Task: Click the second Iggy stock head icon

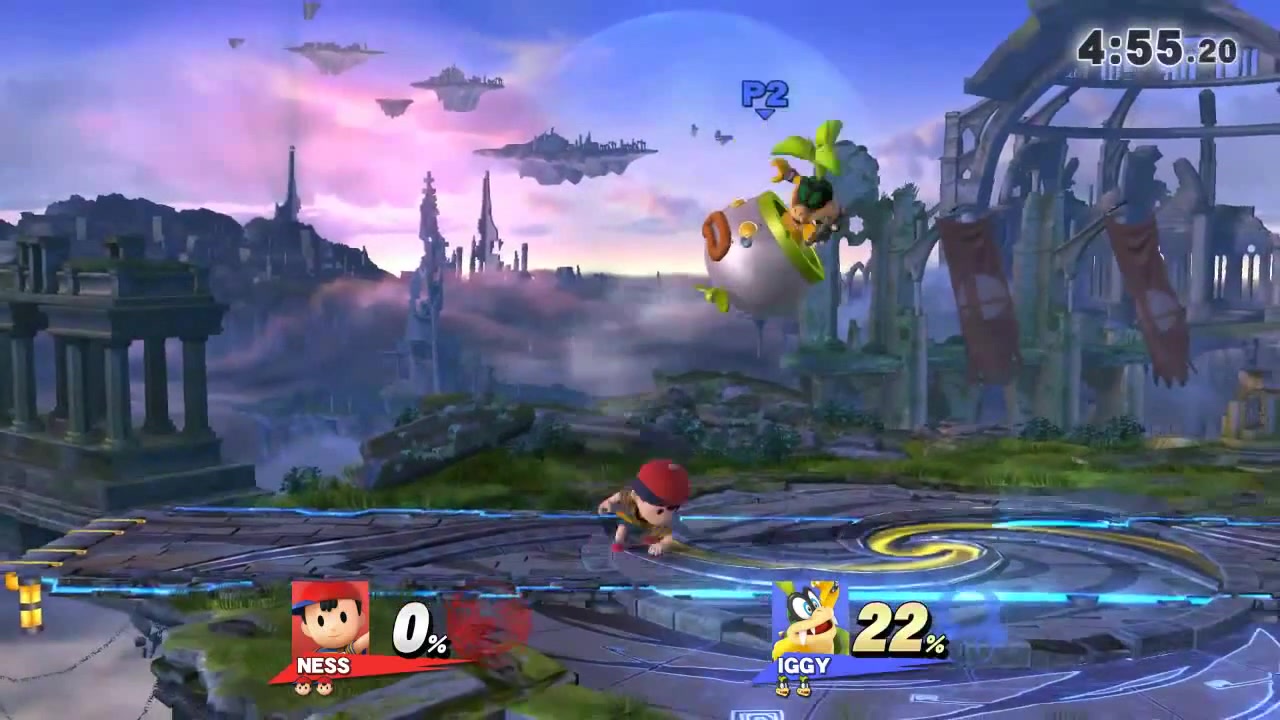Action: point(806,686)
